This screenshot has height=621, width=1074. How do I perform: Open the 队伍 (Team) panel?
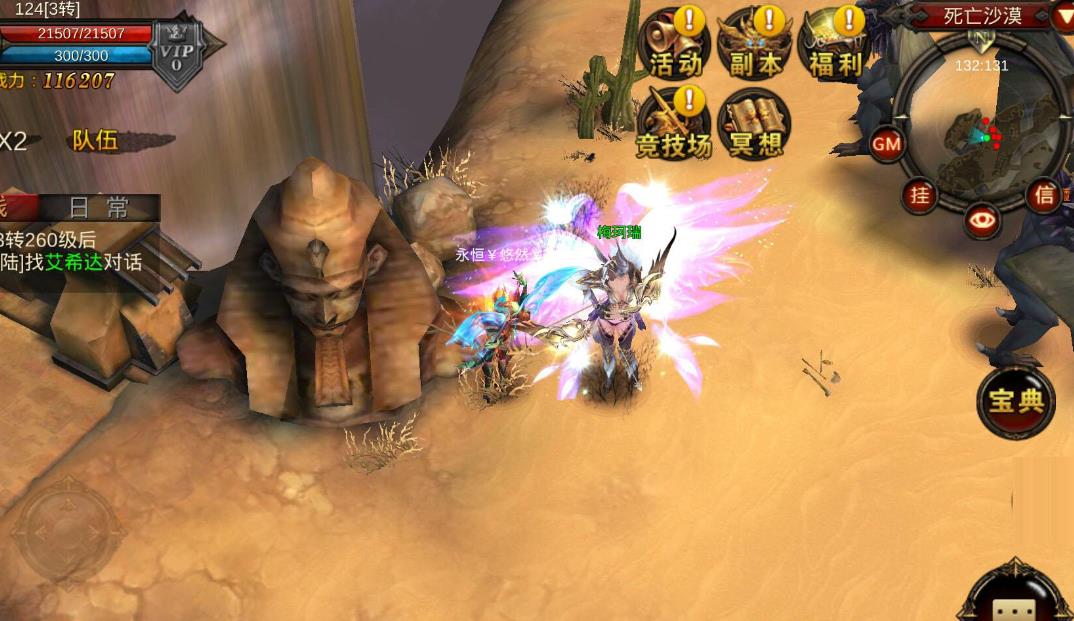[x=97, y=140]
